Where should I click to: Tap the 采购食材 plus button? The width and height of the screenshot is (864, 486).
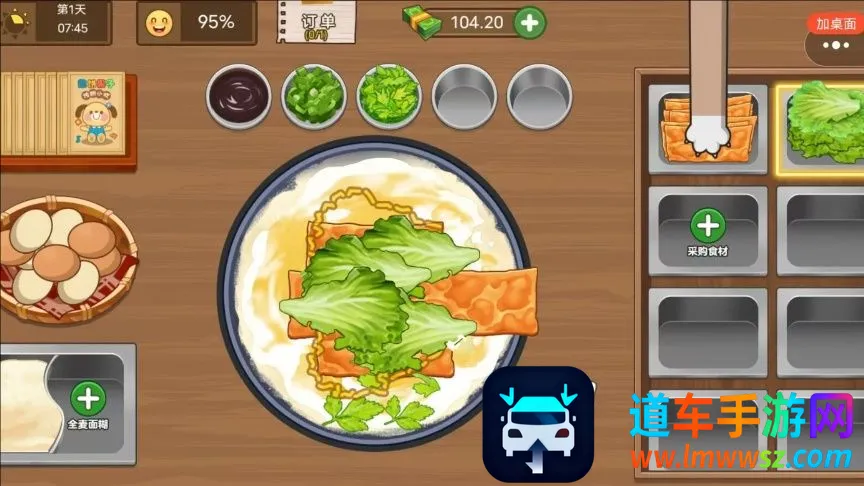(x=707, y=225)
